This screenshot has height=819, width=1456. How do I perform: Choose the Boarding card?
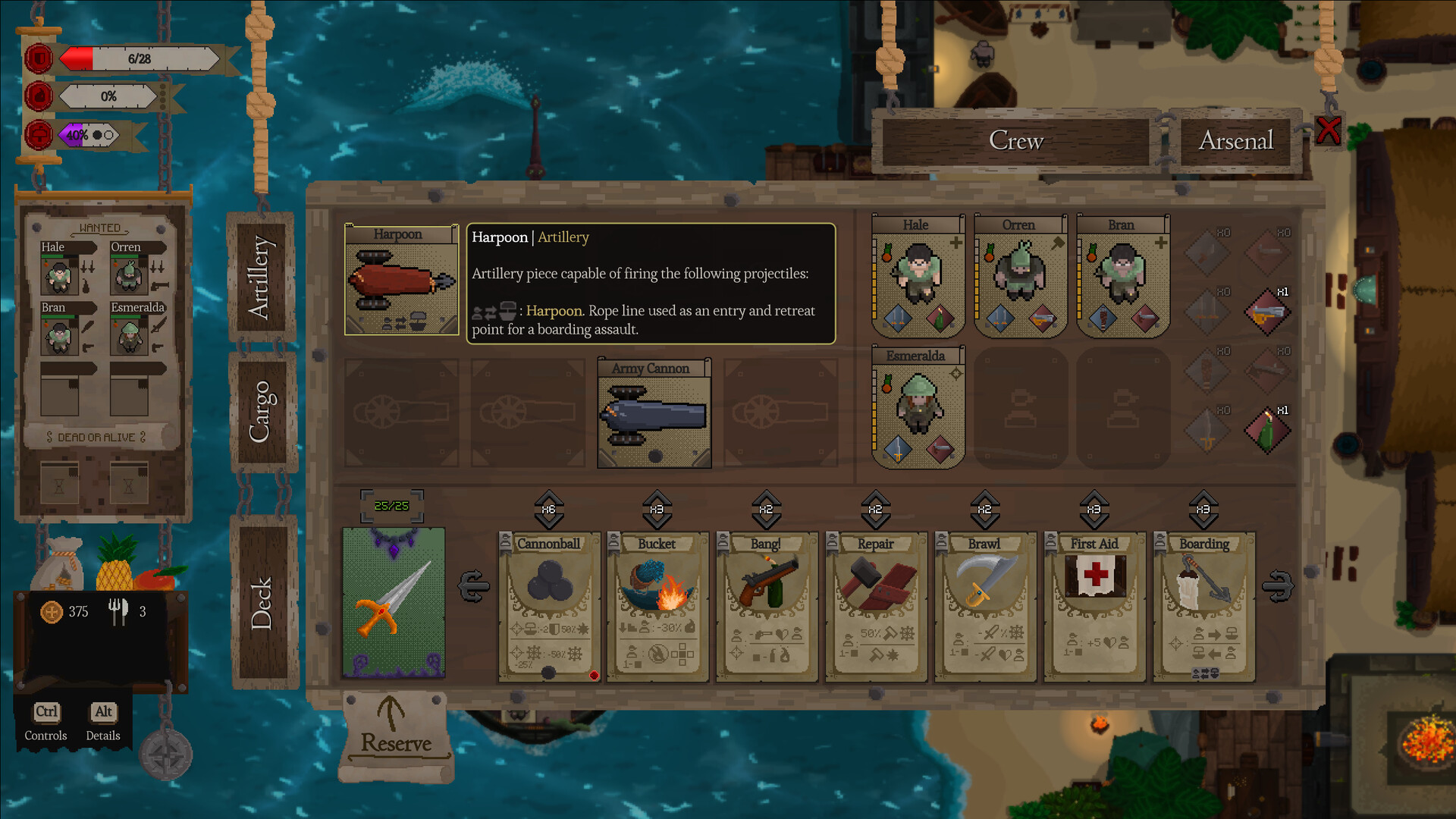click(x=1203, y=607)
